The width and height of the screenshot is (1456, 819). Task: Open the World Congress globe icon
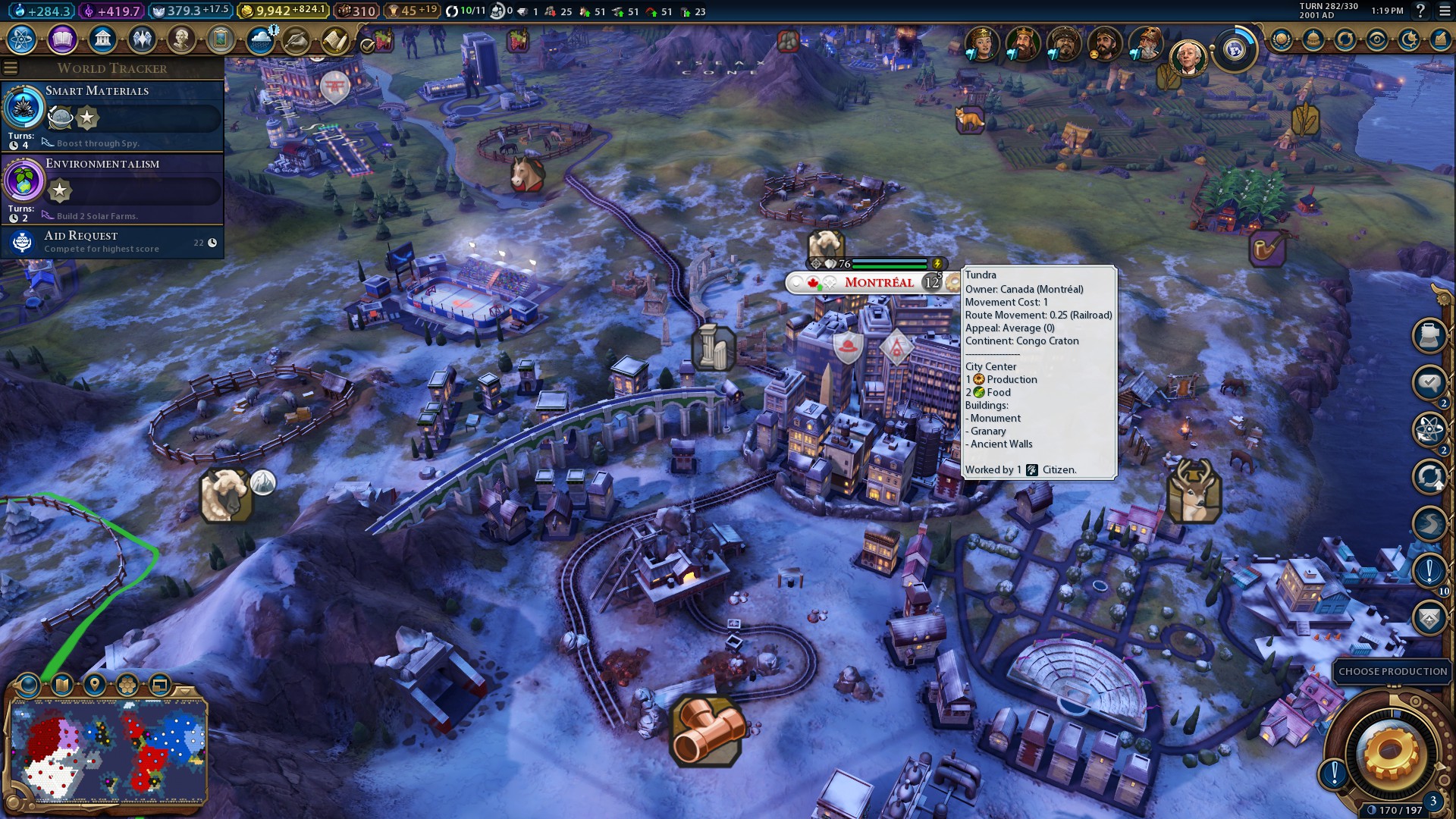click(1235, 50)
